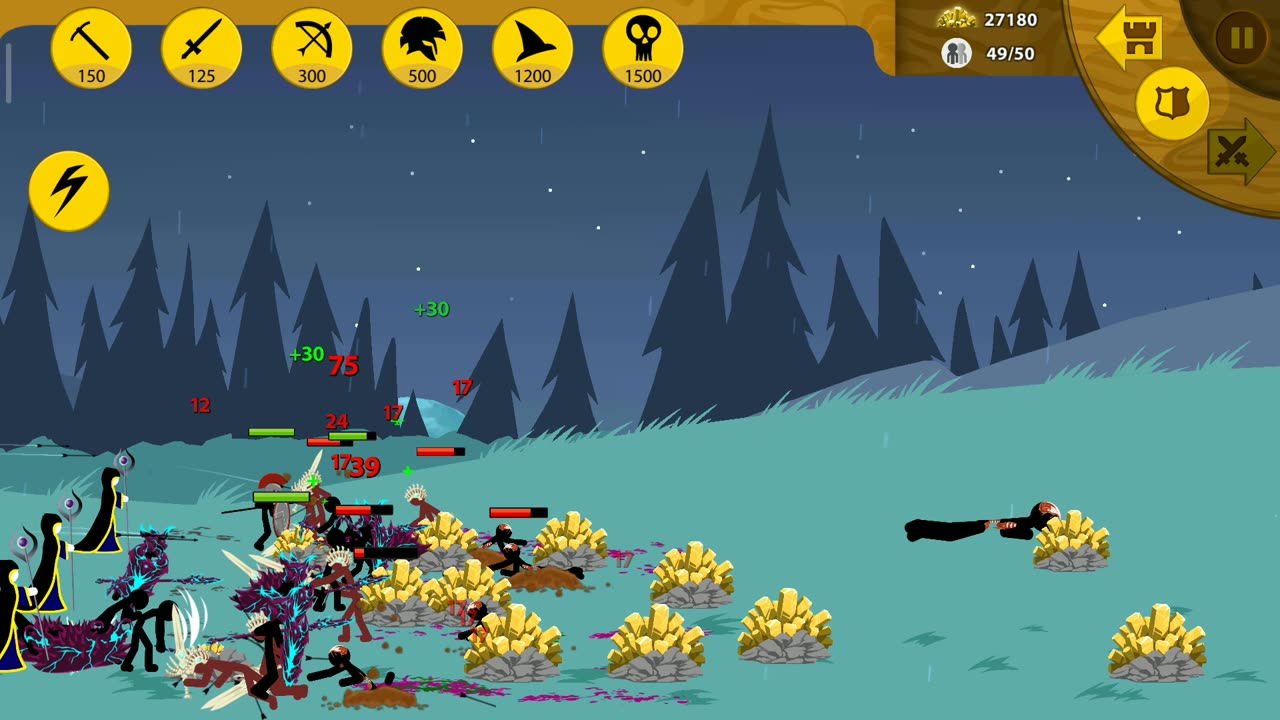Viewport: 1280px width, 720px height.
Task: Command army to attack with crossed swords
Action: point(1238,152)
